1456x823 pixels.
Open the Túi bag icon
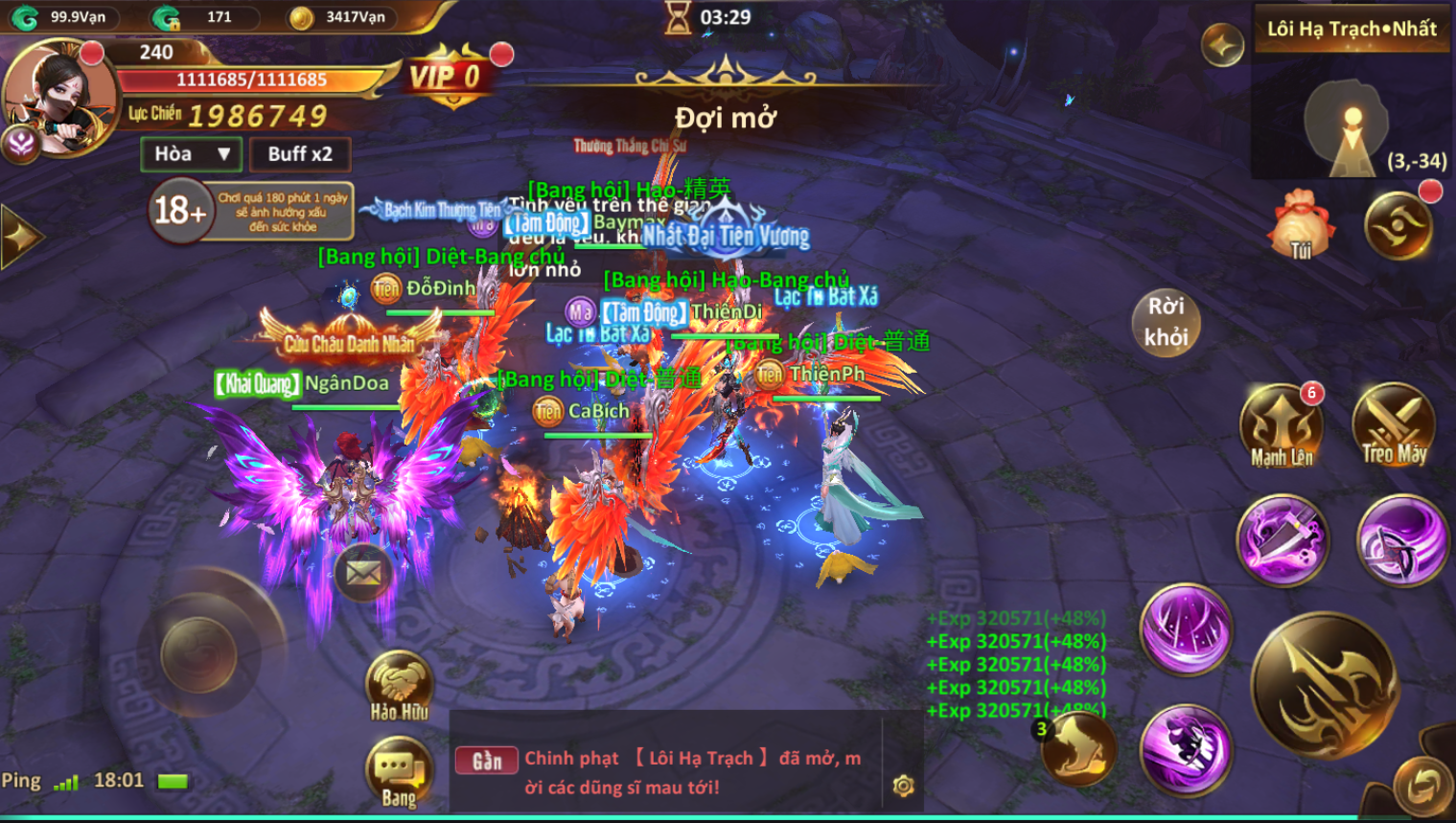pyautogui.click(x=1301, y=227)
